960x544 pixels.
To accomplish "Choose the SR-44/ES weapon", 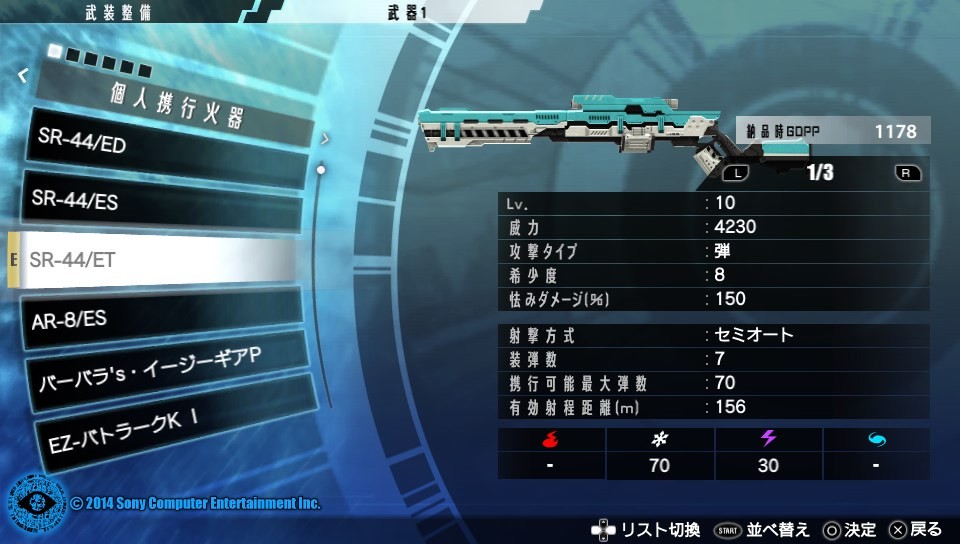I will [x=160, y=203].
